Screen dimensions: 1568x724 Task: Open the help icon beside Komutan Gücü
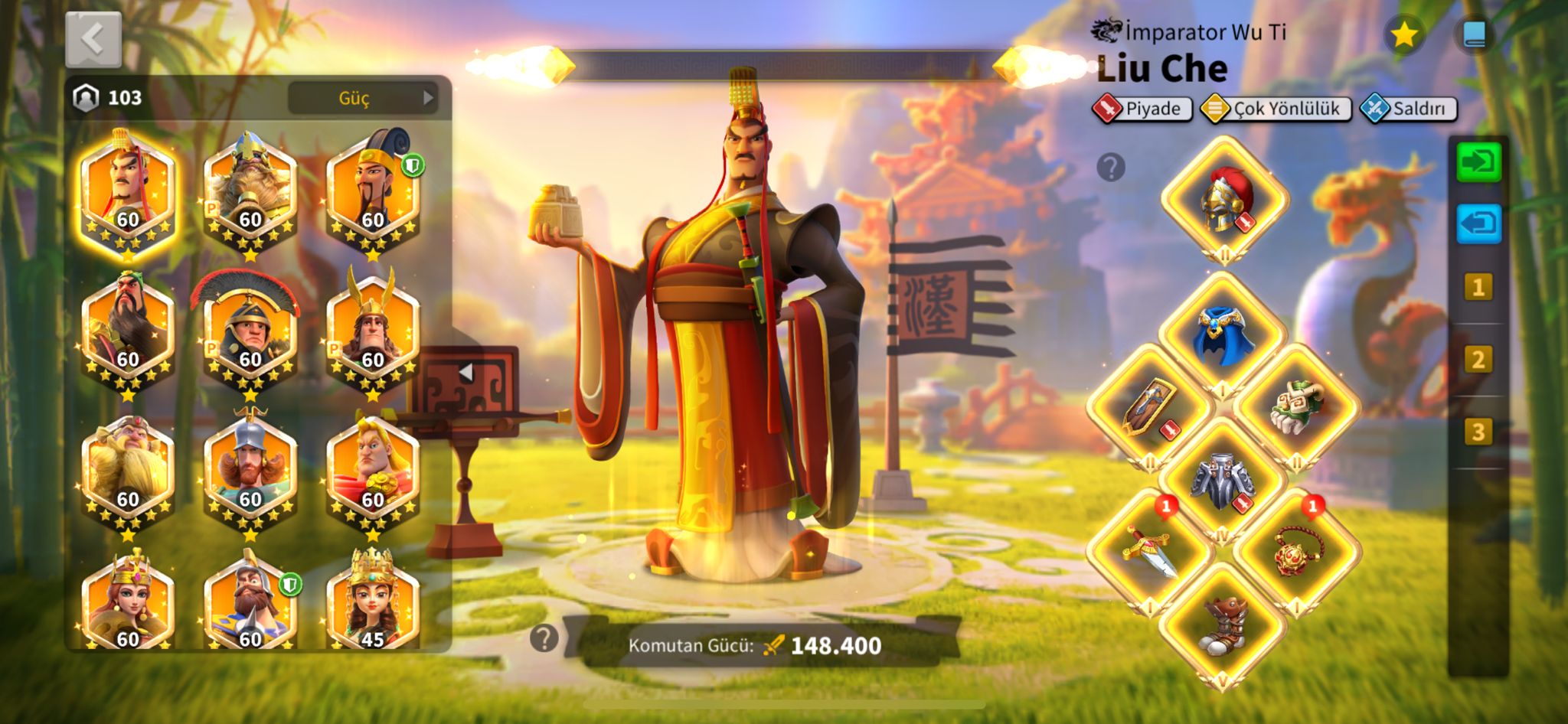point(544,638)
